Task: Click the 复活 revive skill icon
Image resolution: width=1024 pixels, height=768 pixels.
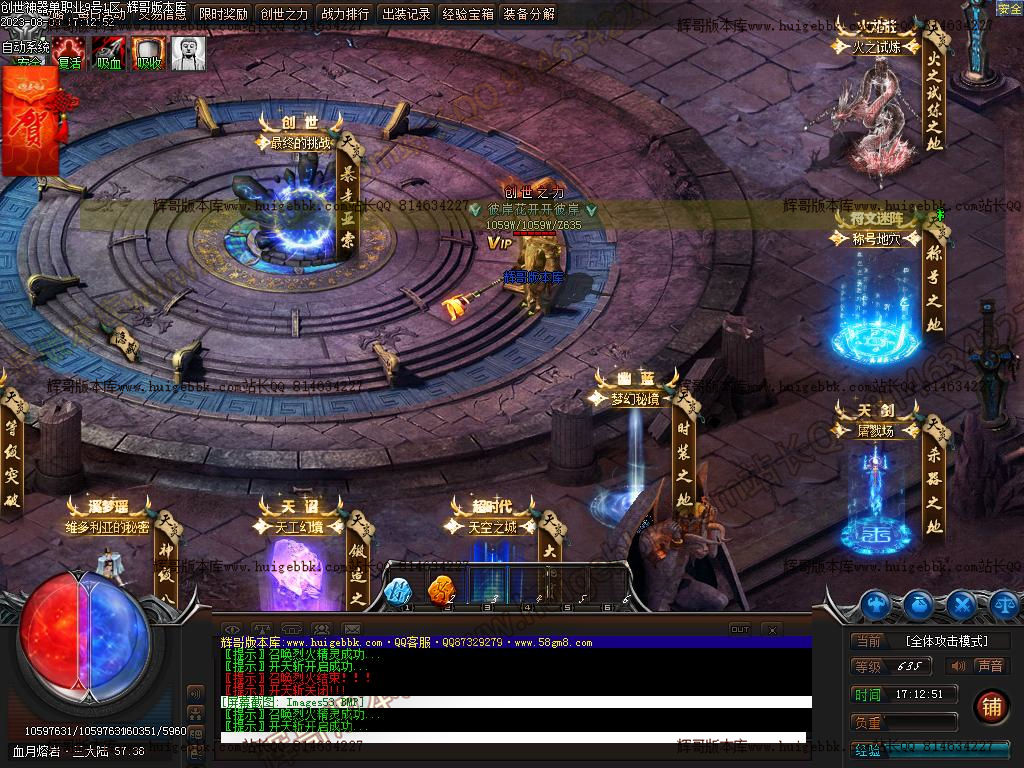Action: point(69,53)
